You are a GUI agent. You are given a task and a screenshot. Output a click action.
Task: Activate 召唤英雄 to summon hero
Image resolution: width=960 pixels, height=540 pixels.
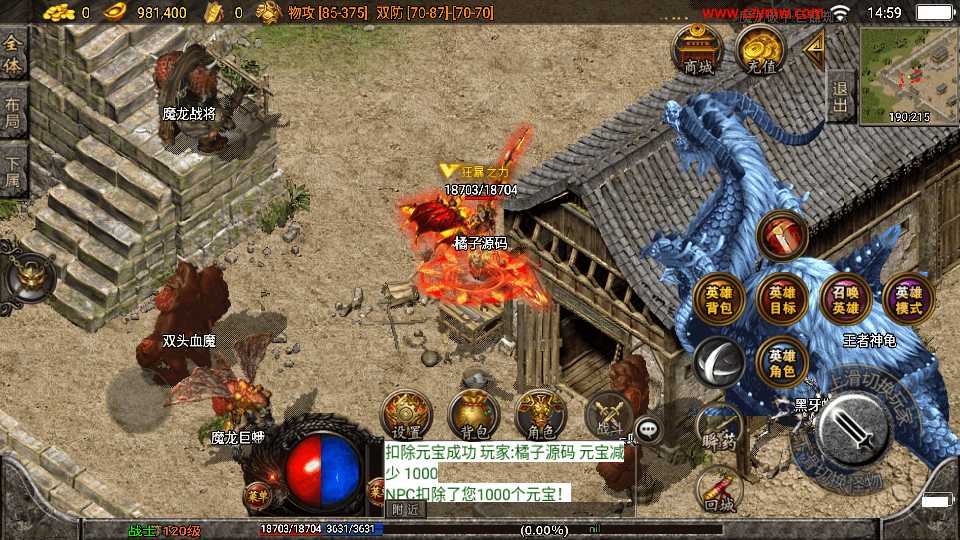tap(845, 300)
